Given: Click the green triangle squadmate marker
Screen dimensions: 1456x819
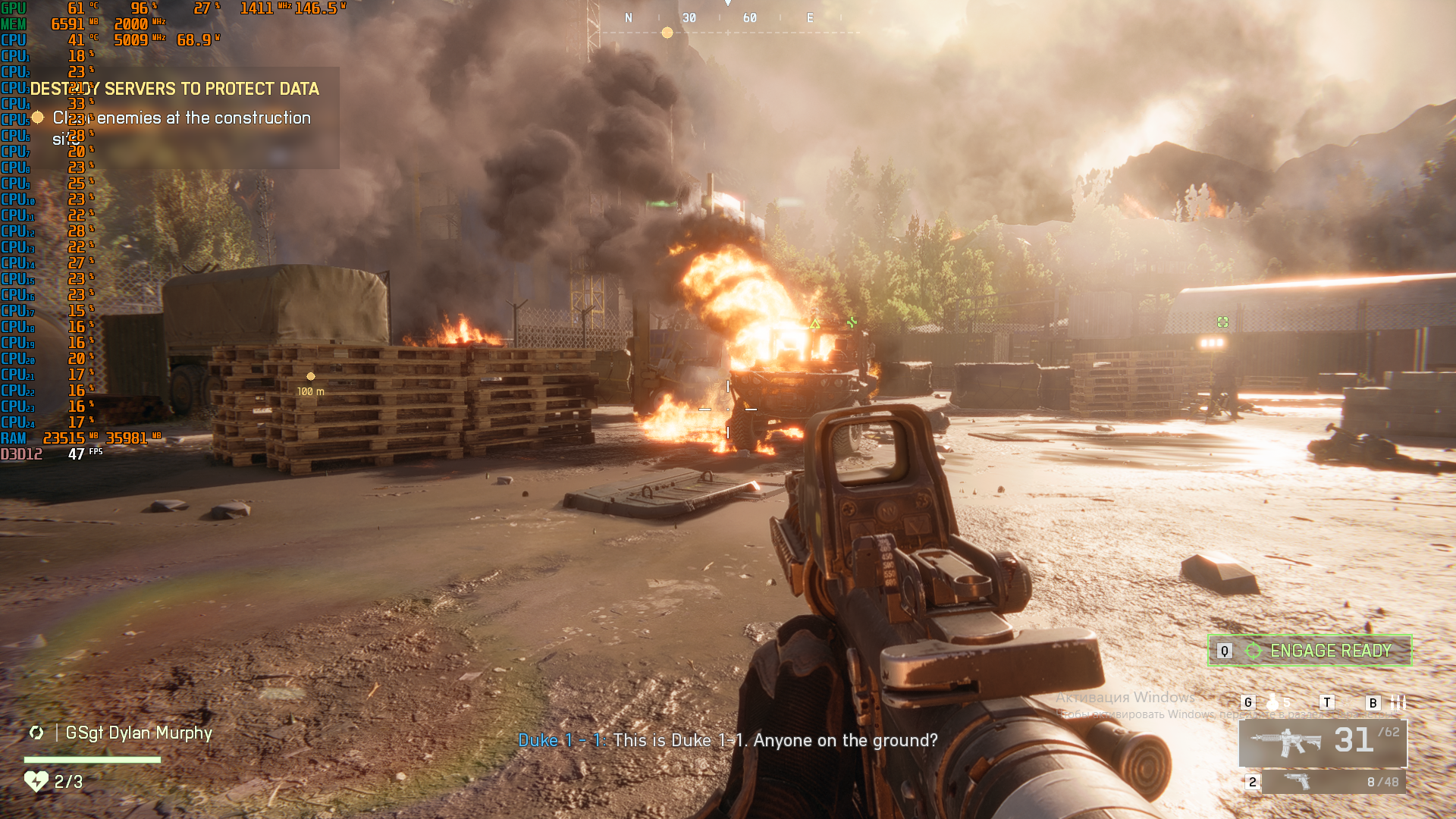Looking at the screenshot, I should [814, 325].
